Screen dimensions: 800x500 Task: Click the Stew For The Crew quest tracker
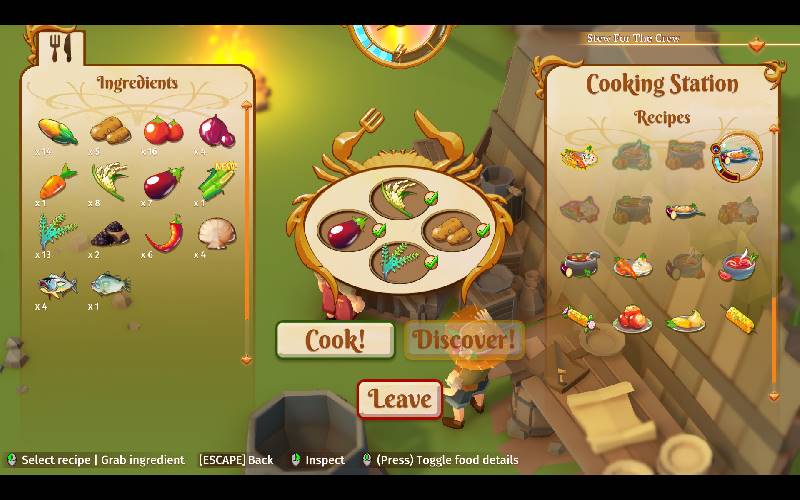pos(635,38)
